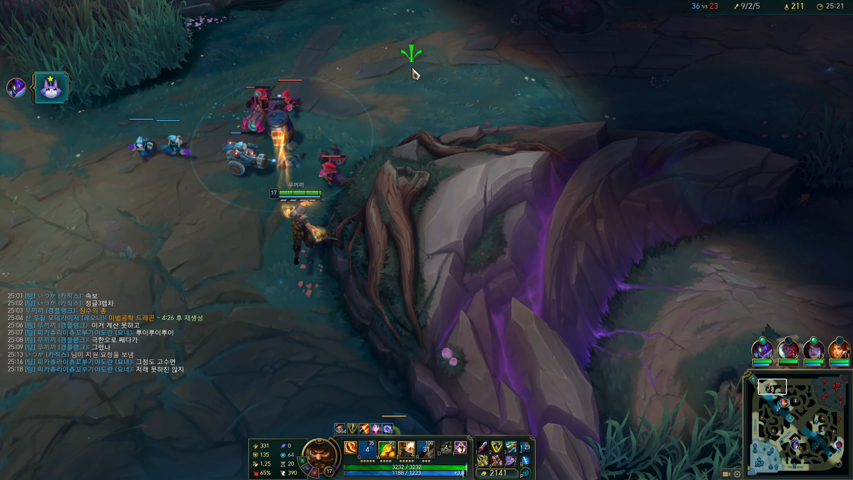Click the bunny emote bubble with a star
The width and height of the screenshot is (853, 480).
51,88
